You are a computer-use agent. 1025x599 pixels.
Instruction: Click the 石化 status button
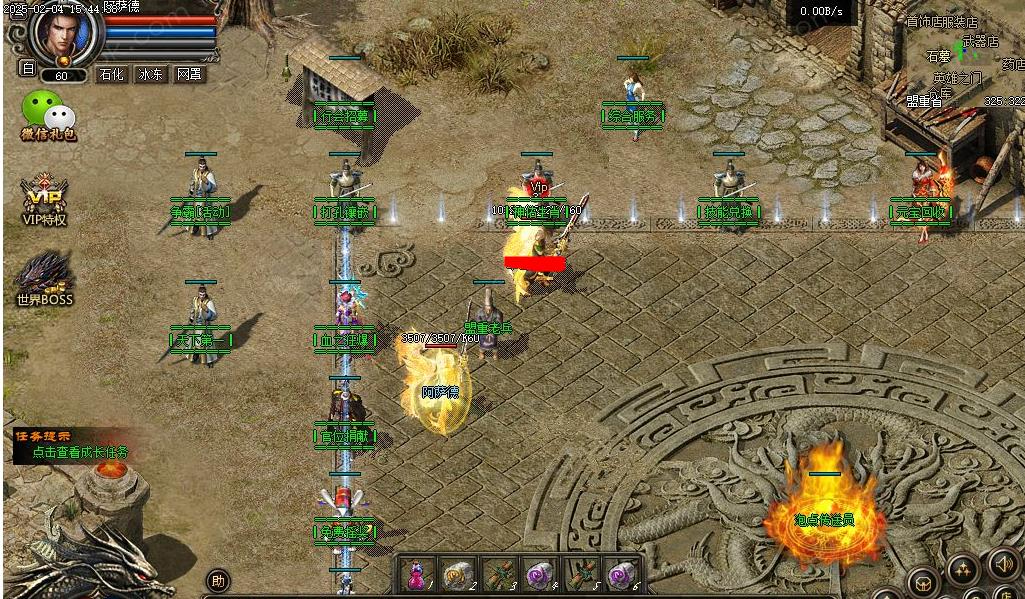(111, 74)
